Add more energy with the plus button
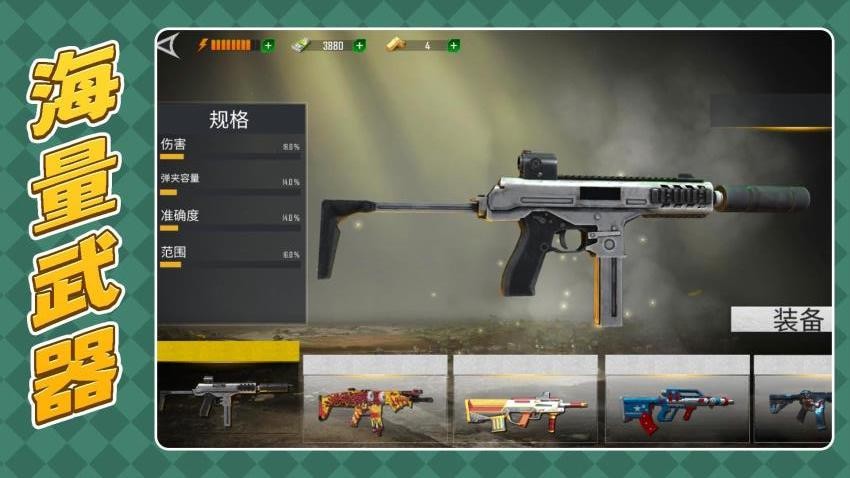This screenshot has width=850, height=478. pyautogui.click(x=268, y=45)
